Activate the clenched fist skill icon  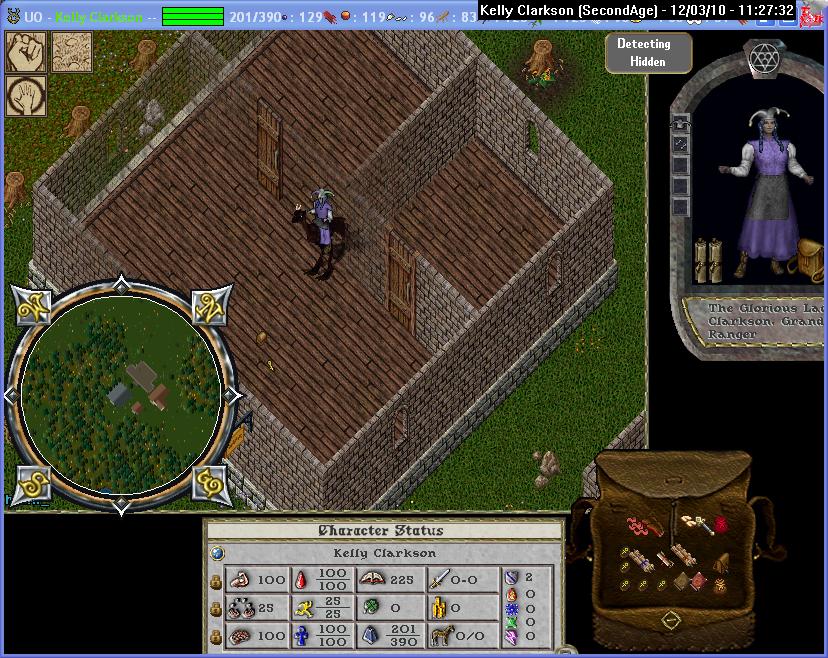26,52
